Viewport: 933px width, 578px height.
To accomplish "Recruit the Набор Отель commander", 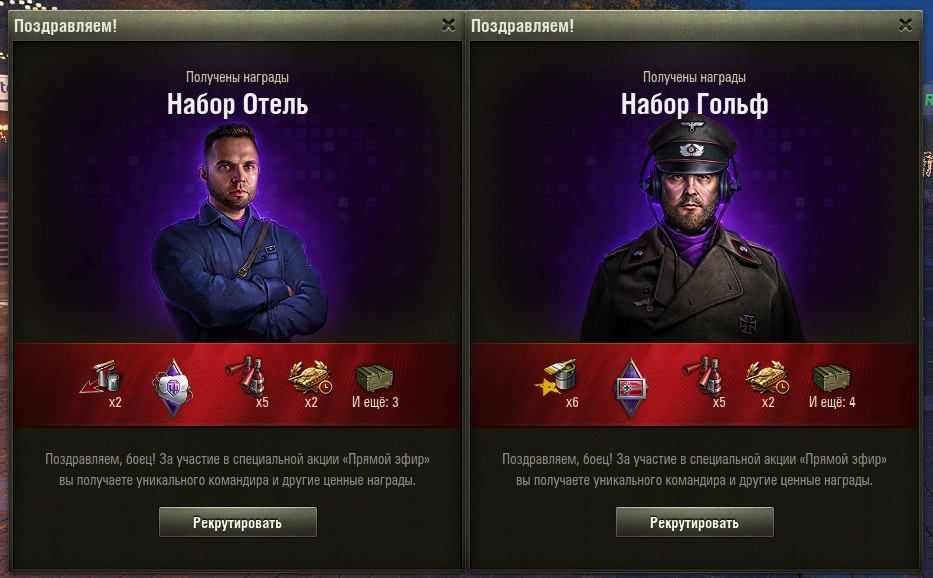I will tap(238, 522).
